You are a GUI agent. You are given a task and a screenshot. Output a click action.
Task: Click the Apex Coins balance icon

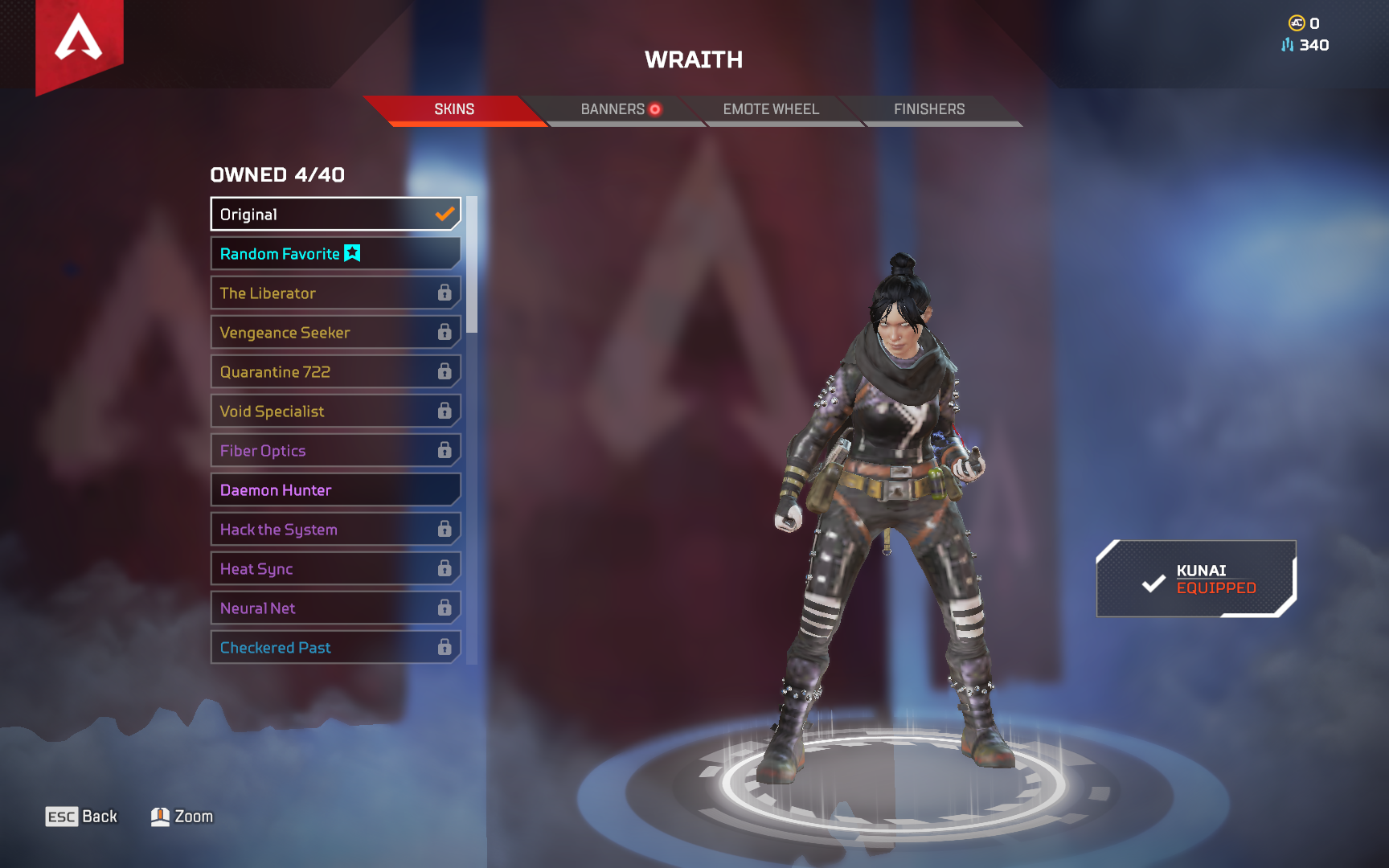1294,23
